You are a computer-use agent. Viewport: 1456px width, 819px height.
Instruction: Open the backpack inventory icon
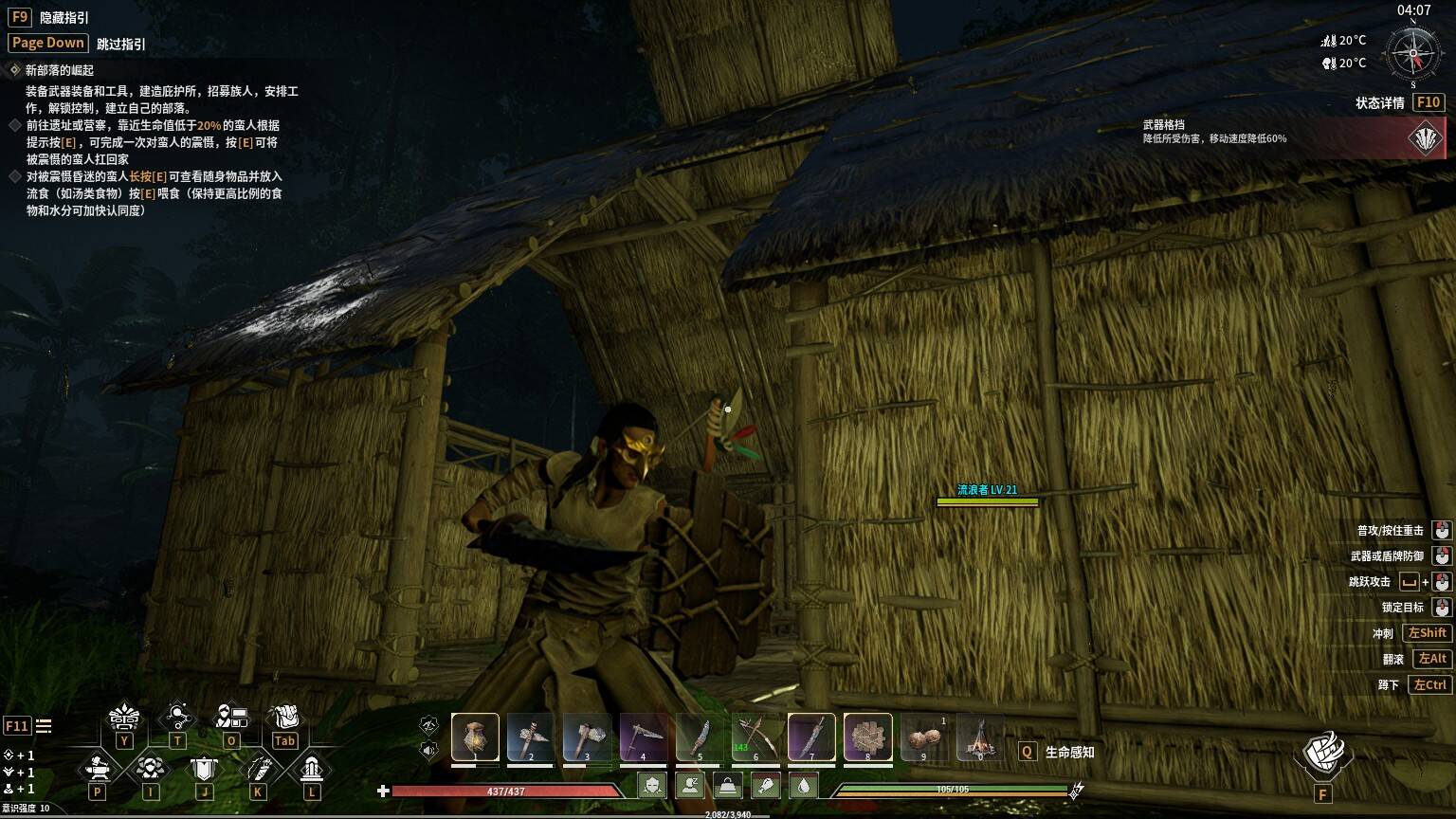tap(284, 717)
